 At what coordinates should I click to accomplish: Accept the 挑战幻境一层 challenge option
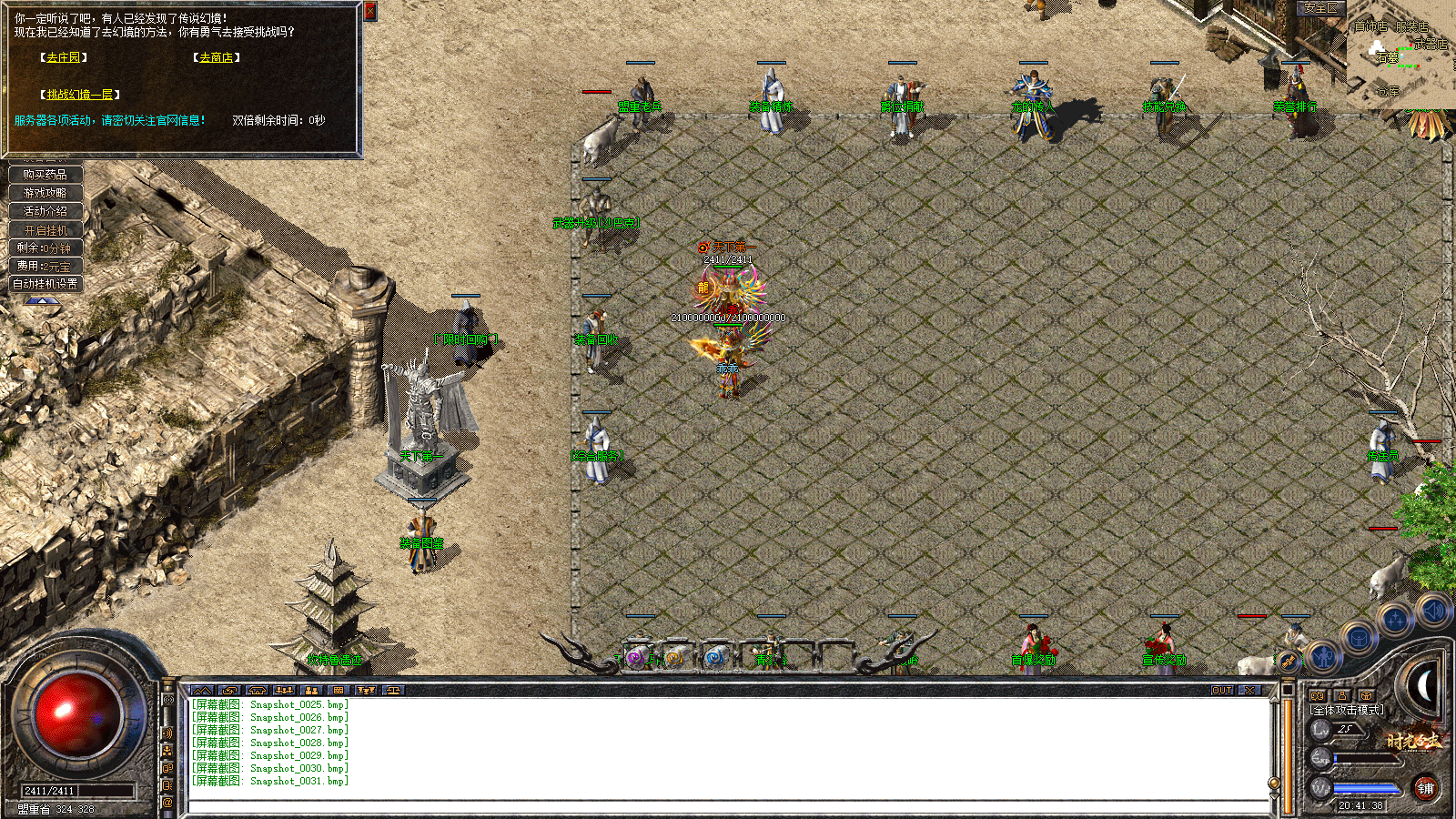tap(80, 95)
